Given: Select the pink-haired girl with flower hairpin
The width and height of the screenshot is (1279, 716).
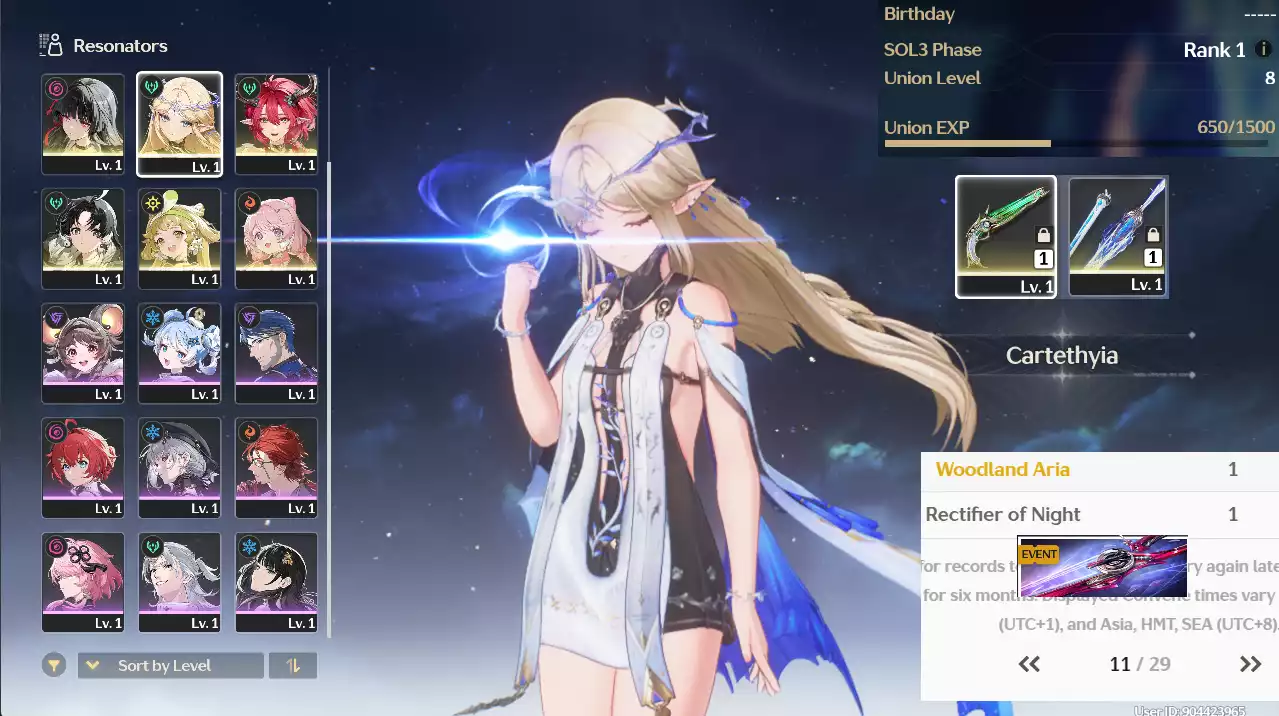Looking at the screenshot, I should [x=83, y=582].
